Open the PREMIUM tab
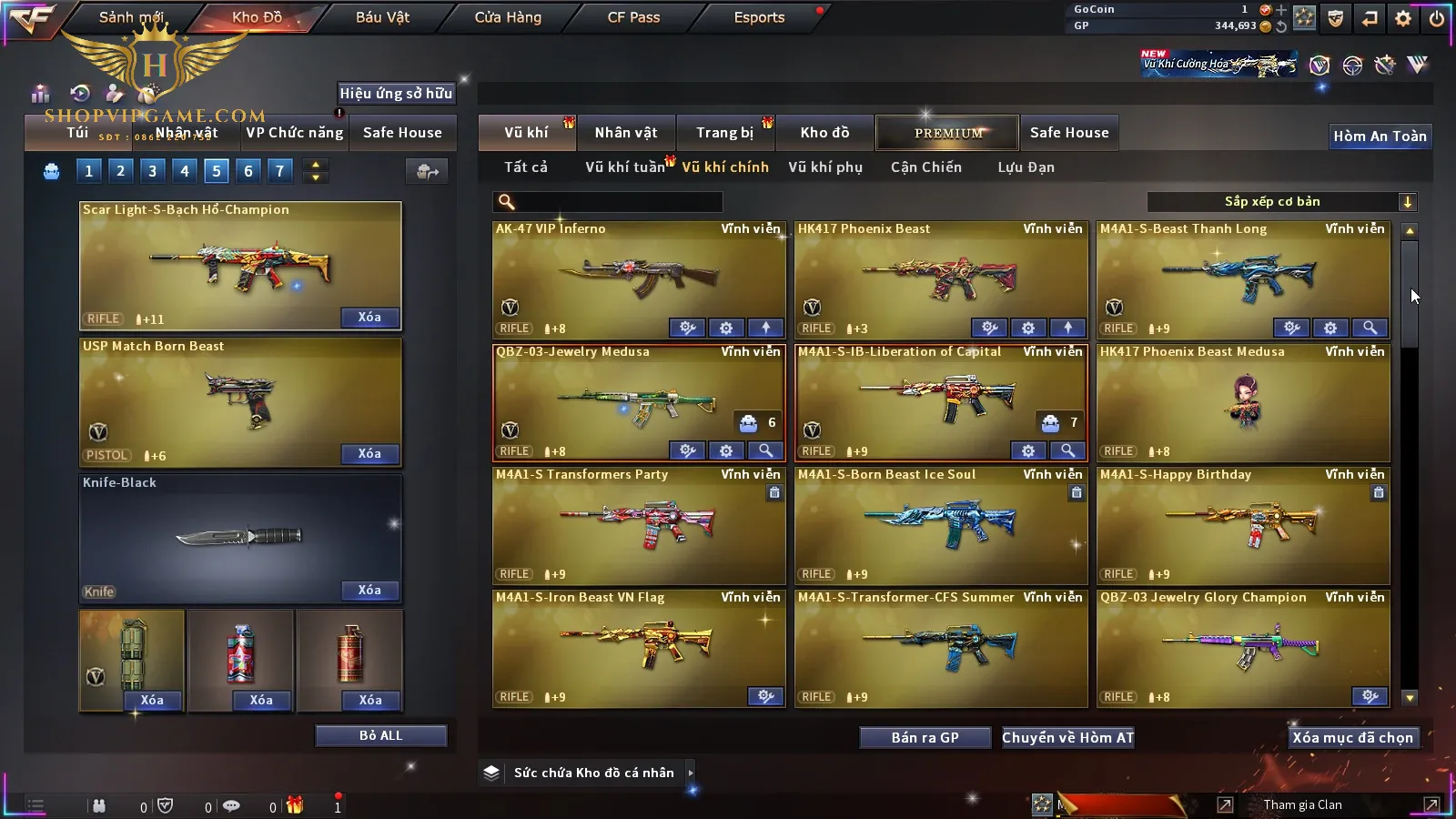1456x819 pixels. [947, 133]
